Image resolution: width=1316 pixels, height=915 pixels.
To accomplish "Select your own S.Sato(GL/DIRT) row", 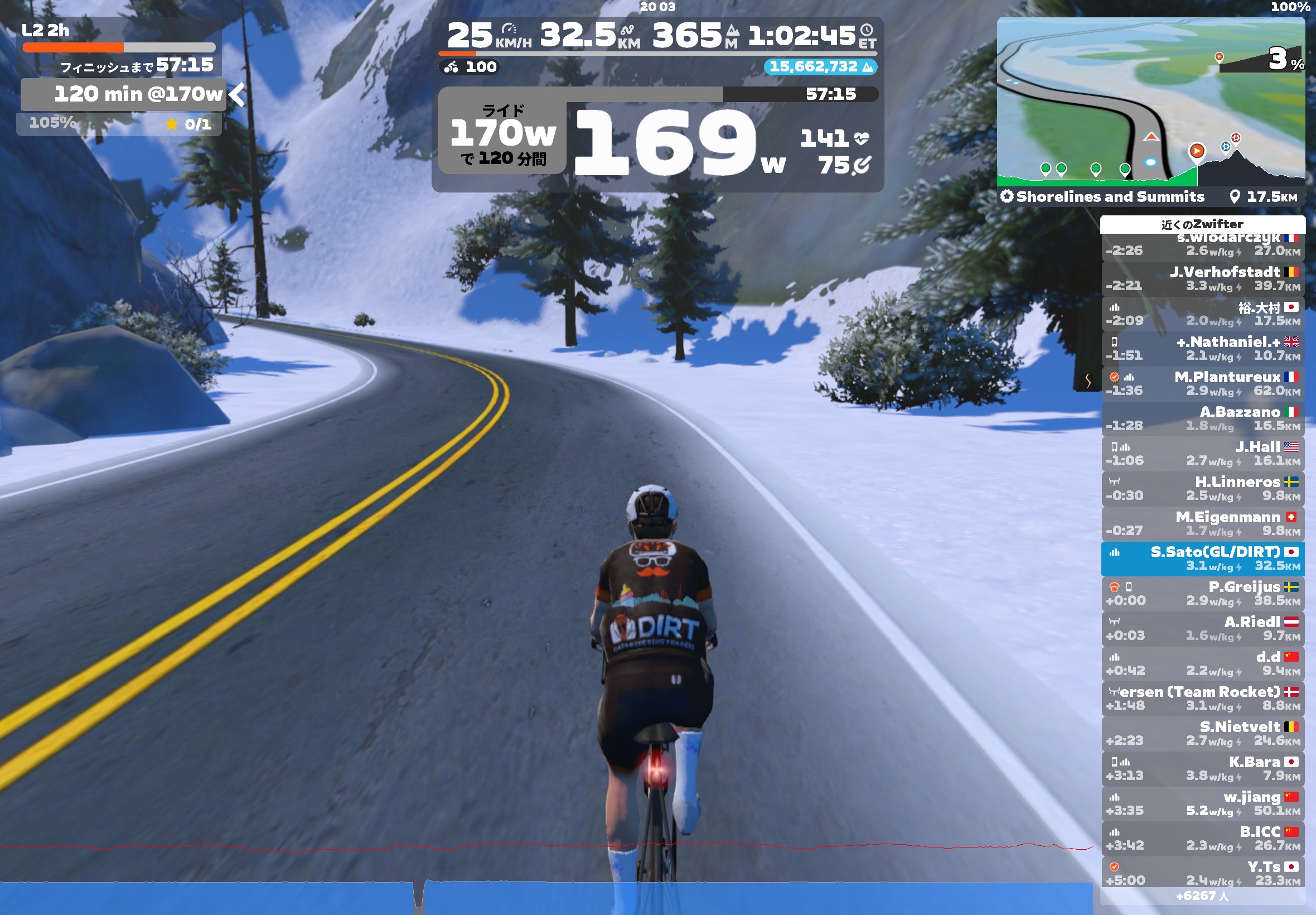I will tap(1202, 558).
